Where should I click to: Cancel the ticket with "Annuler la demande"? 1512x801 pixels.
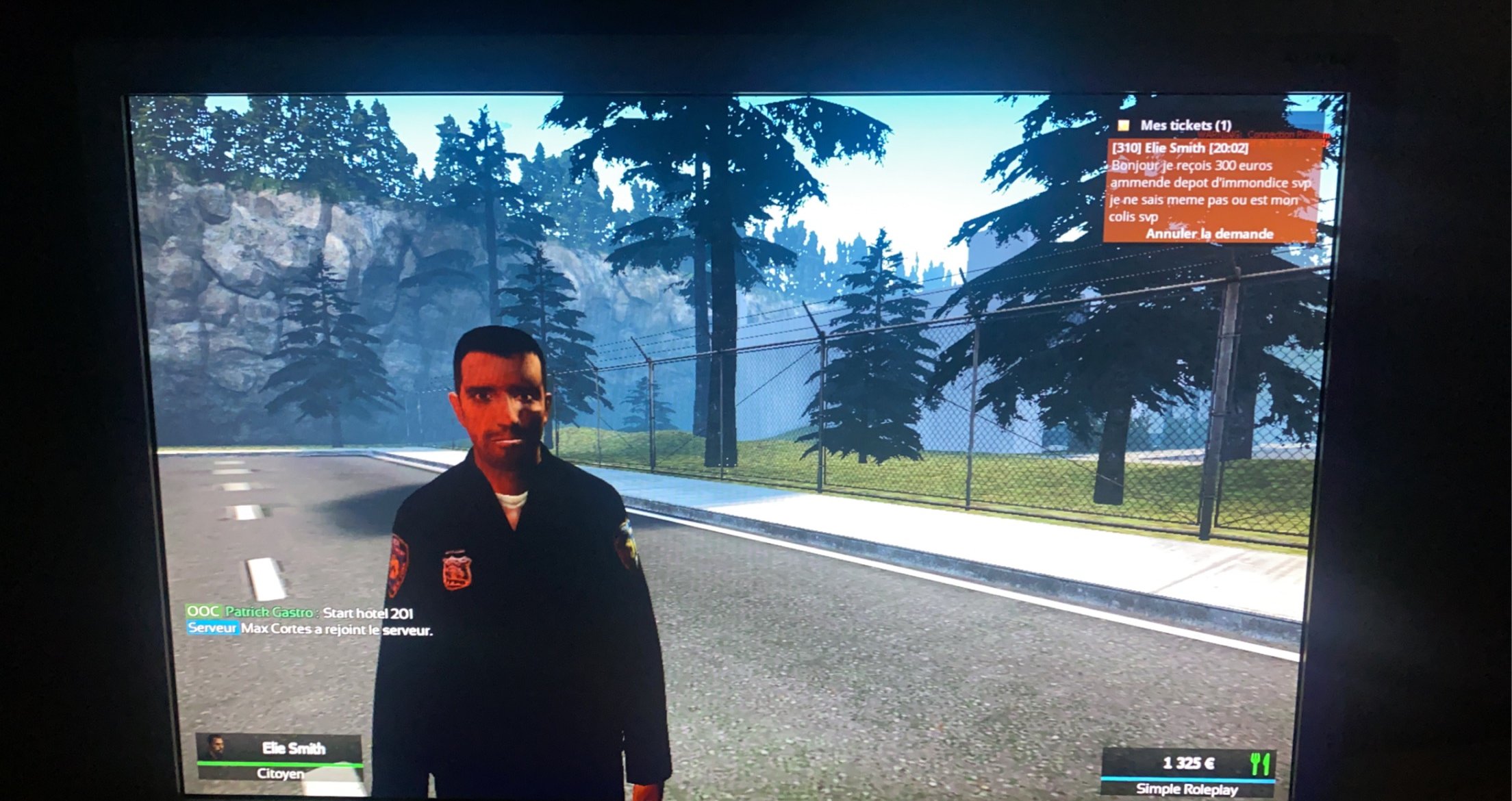pos(1209,234)
